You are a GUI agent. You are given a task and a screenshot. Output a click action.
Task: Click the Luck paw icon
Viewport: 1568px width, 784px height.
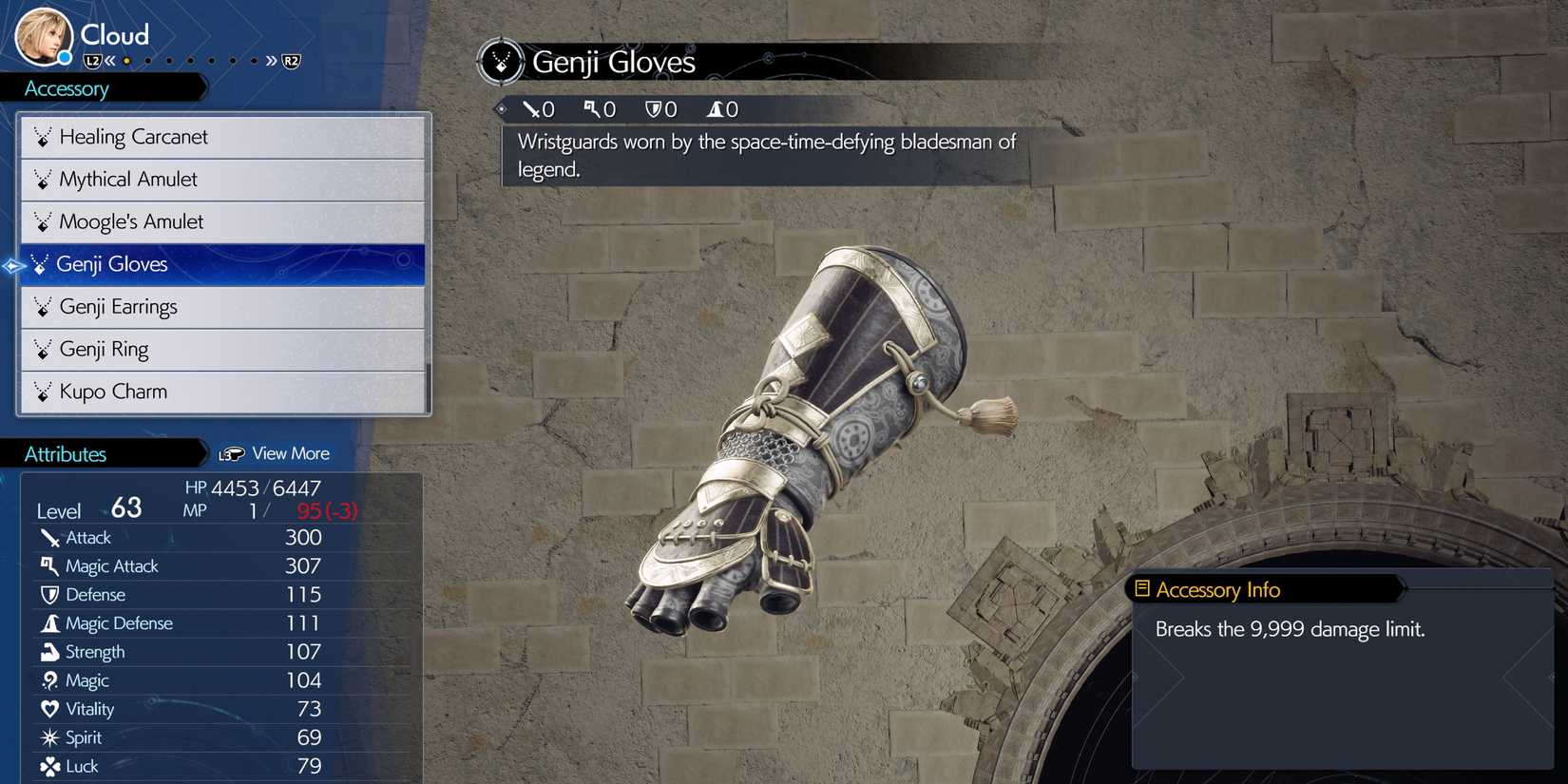coord(49,766)
